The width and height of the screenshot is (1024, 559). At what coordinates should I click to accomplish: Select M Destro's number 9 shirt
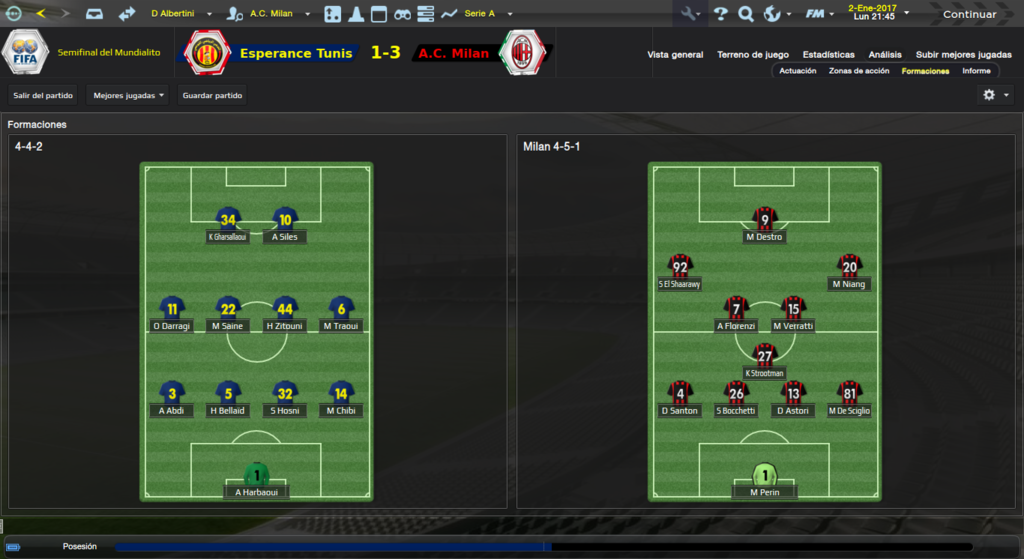(765, 220)
